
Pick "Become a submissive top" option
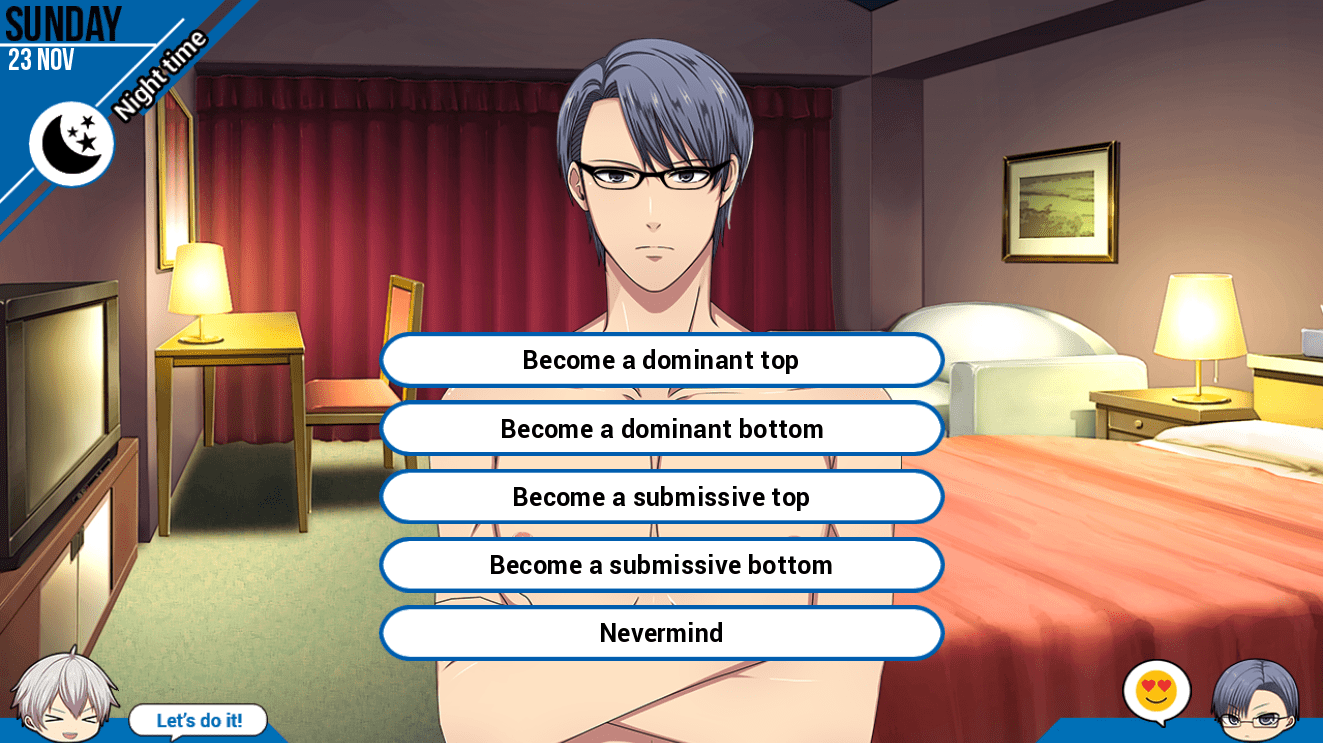[661, 497]
